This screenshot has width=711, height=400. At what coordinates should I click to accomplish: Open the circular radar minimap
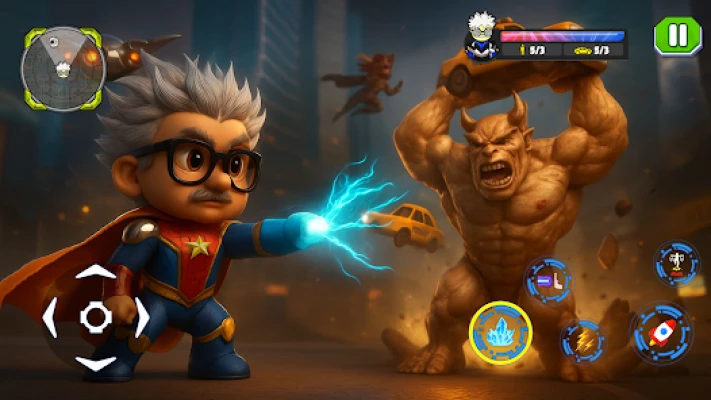click(x=62, y=68)
